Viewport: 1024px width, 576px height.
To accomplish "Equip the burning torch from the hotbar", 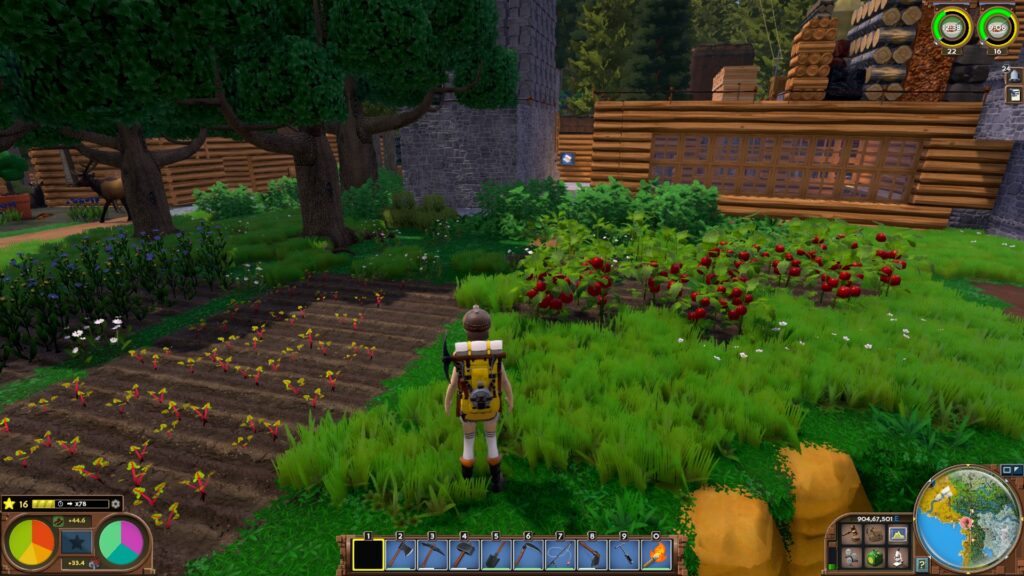I will tap(656, 554).
